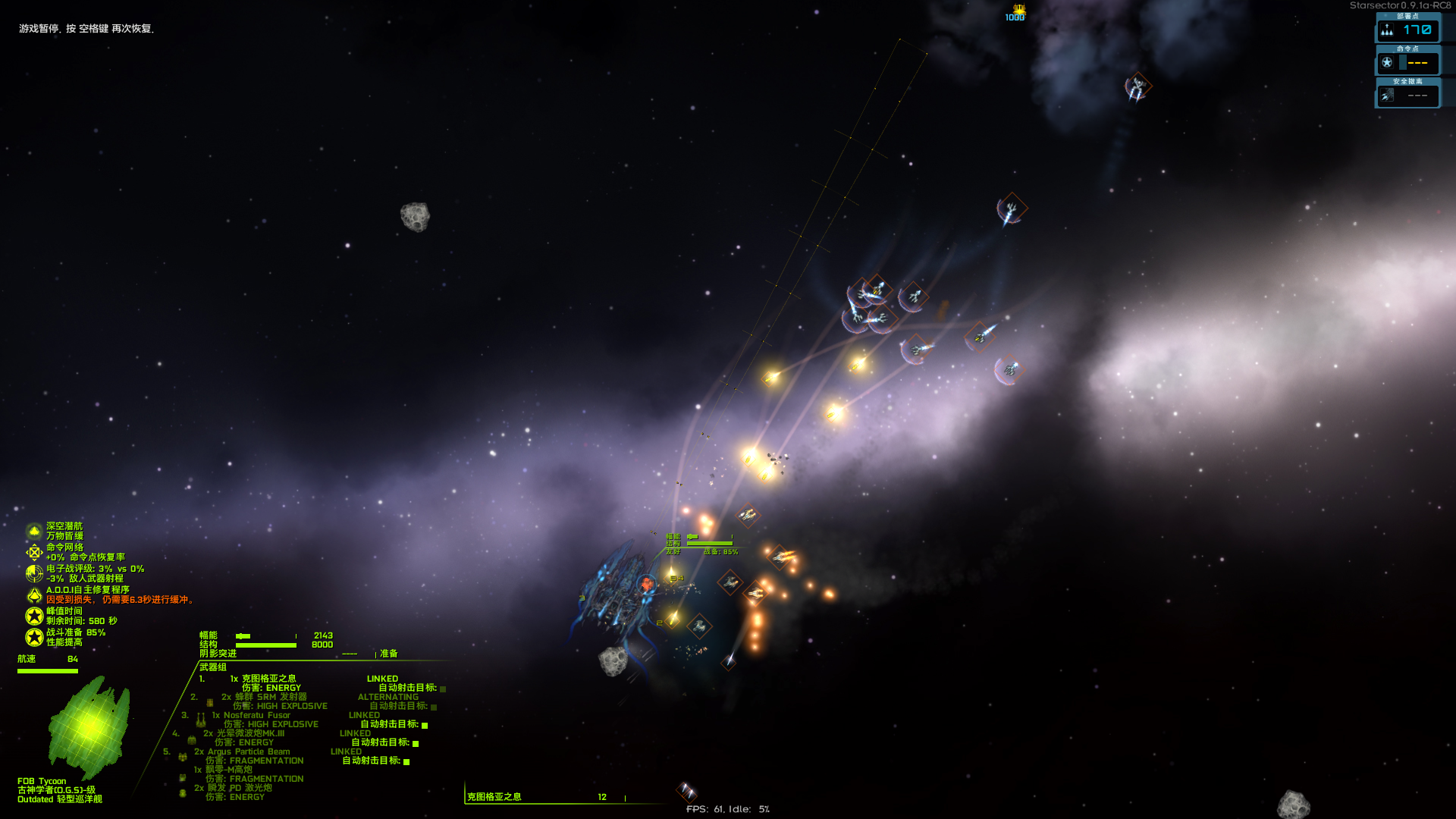Click the 命令网络 command network icon
The image size is (1456, 819).
pyautogui.click(x=34, y=552)
